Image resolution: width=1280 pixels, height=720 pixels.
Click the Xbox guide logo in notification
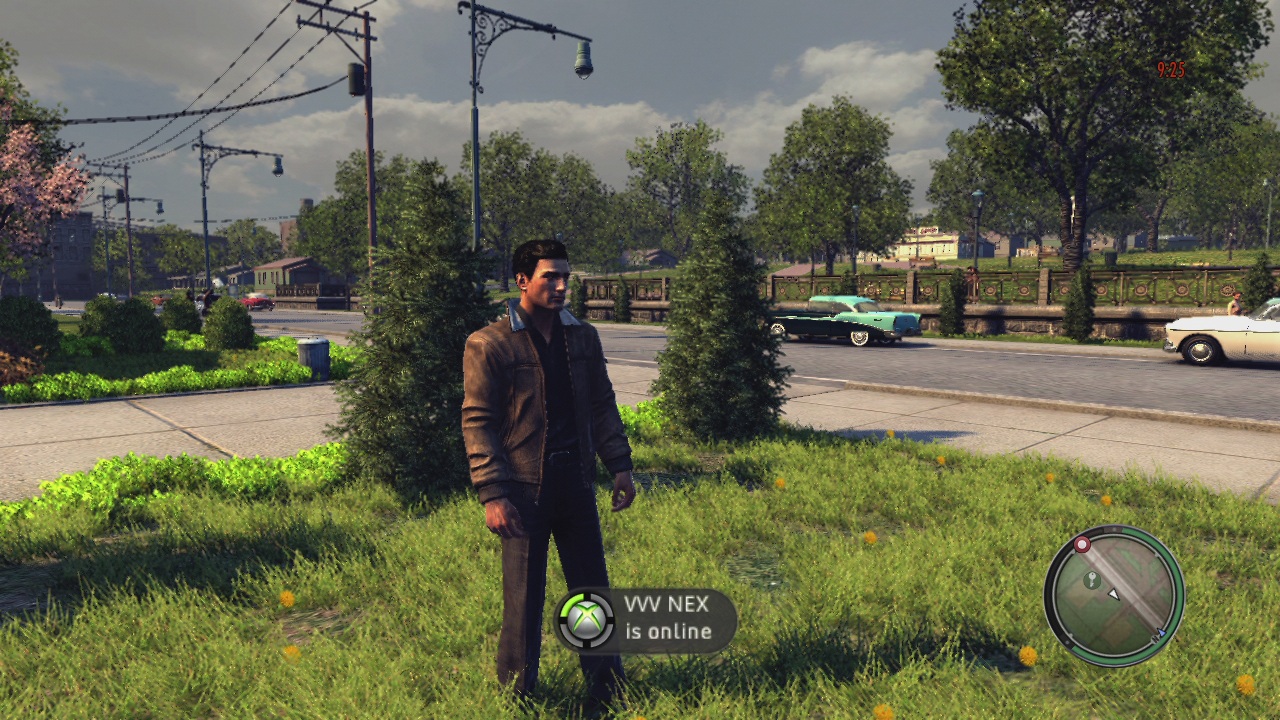click(585, 619)
